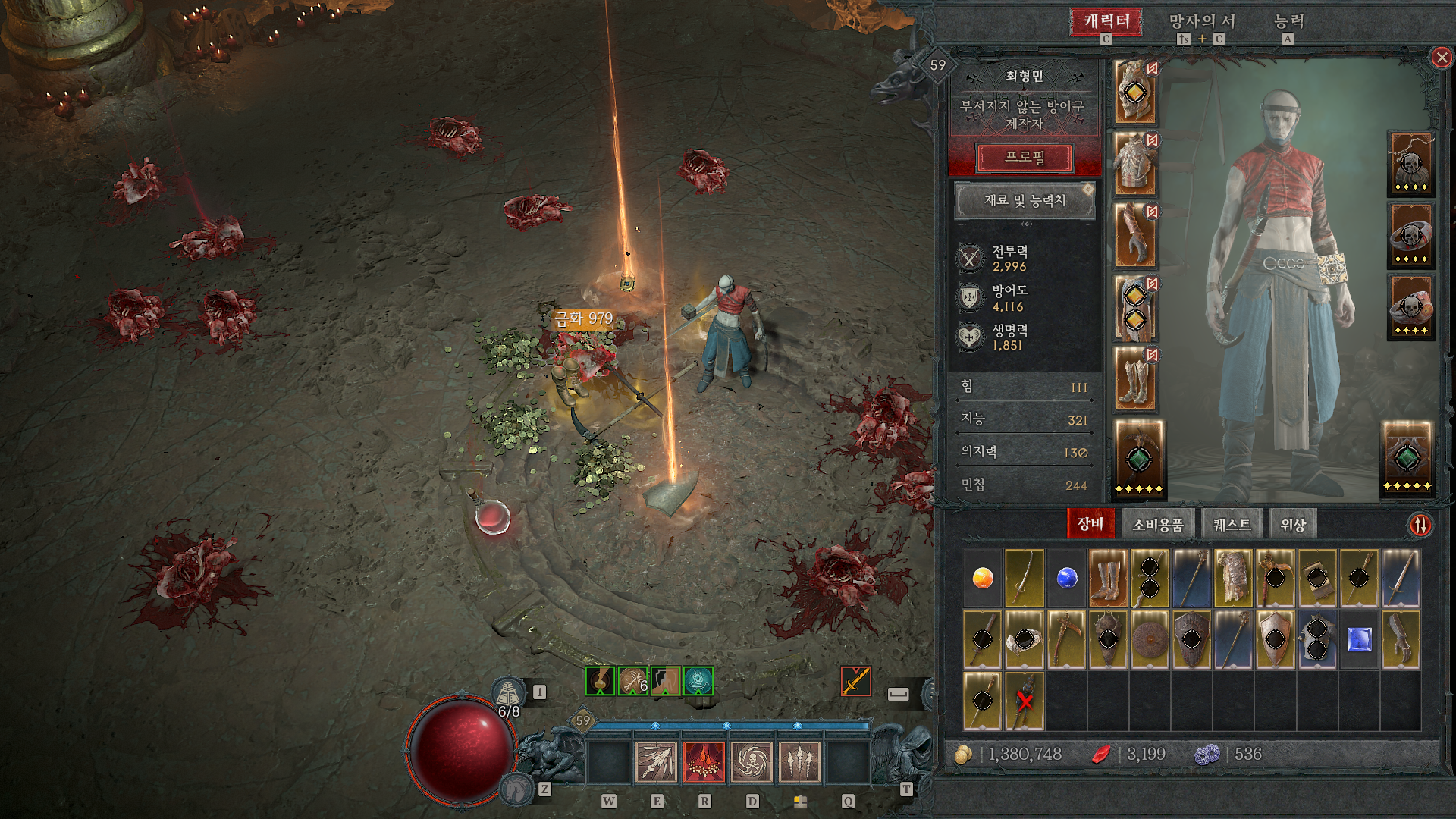The image size is (1456, 819).
Task: Open the 능력 tab
Action: [1288, 21]
